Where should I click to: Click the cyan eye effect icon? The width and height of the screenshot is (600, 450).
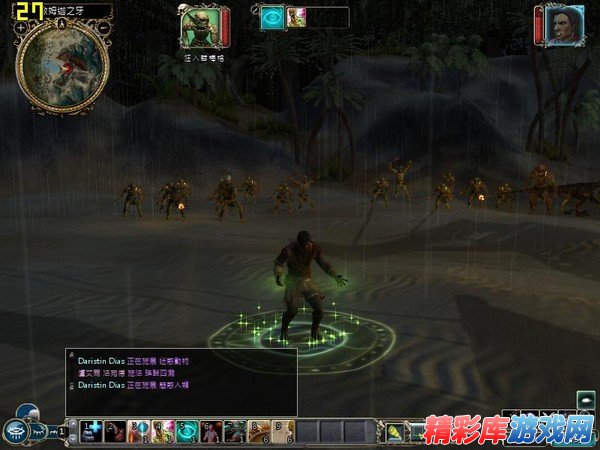pyautogui.click(x=272, y=17)
